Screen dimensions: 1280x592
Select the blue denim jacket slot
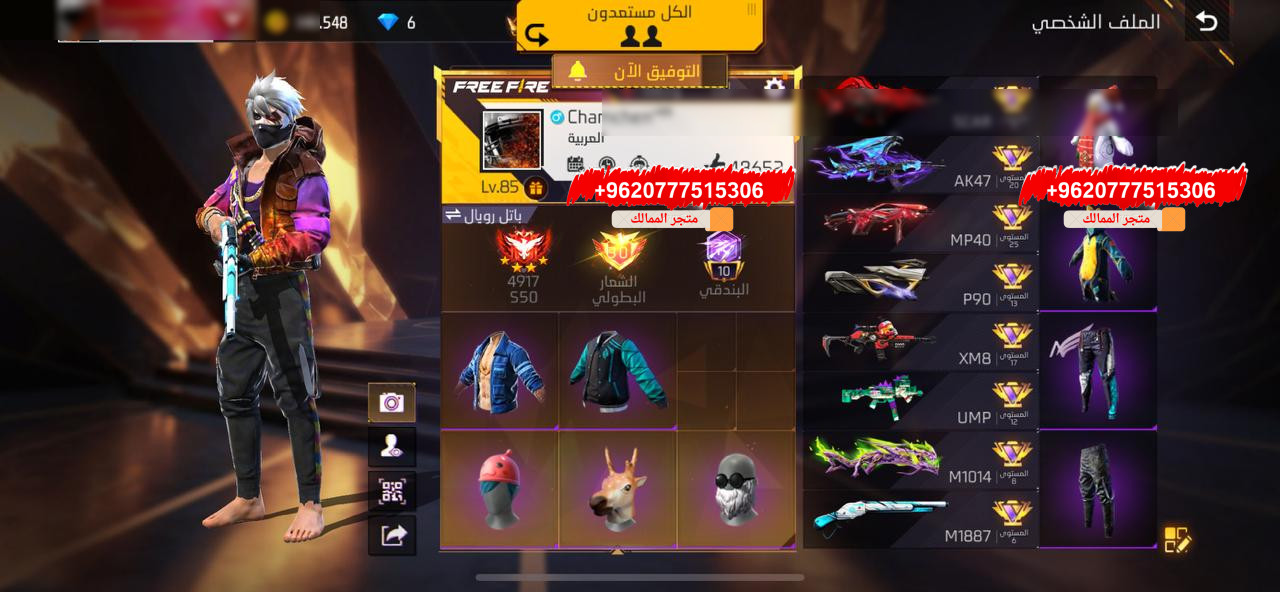pos(500,371)
